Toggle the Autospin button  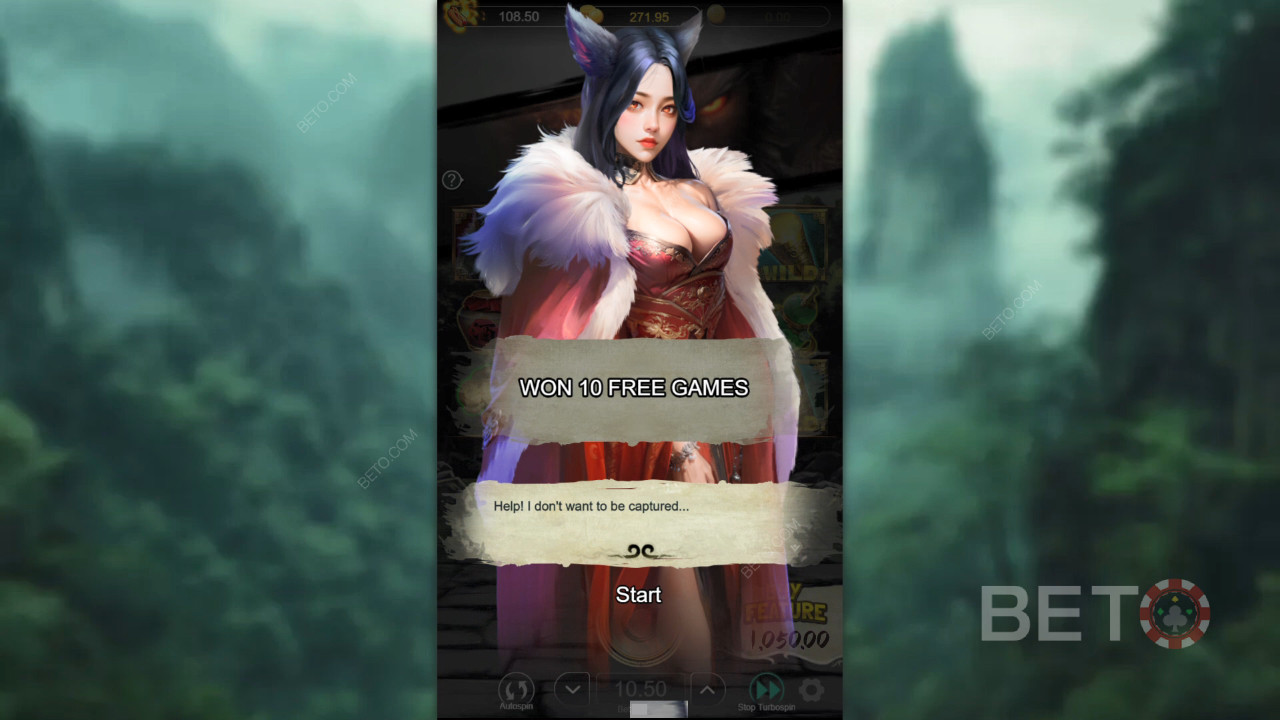coord(516,690)
